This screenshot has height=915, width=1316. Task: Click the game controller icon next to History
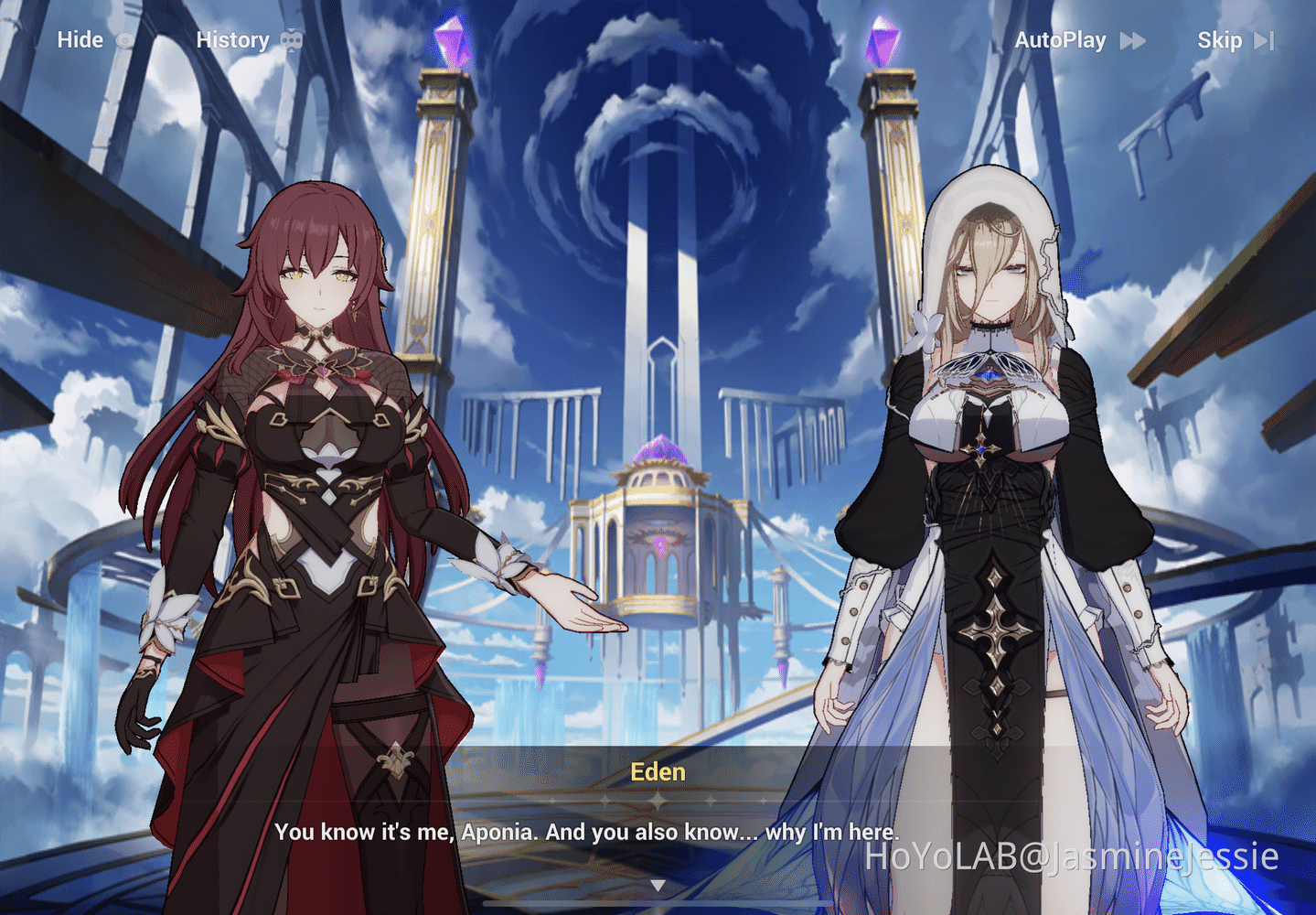click(x=292, y=39)
